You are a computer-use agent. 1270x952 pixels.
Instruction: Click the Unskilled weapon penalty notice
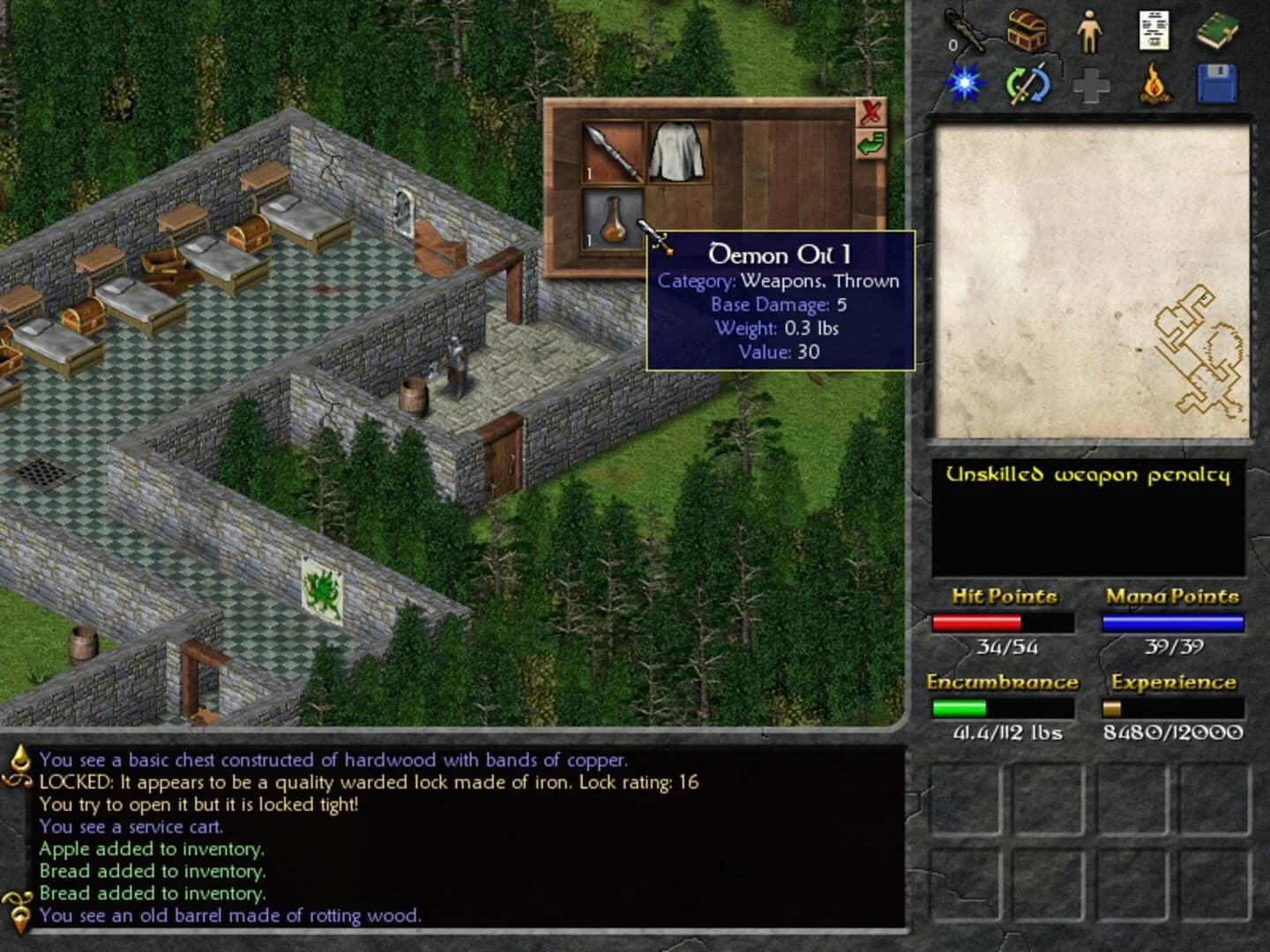click(x=1088, y=474)
